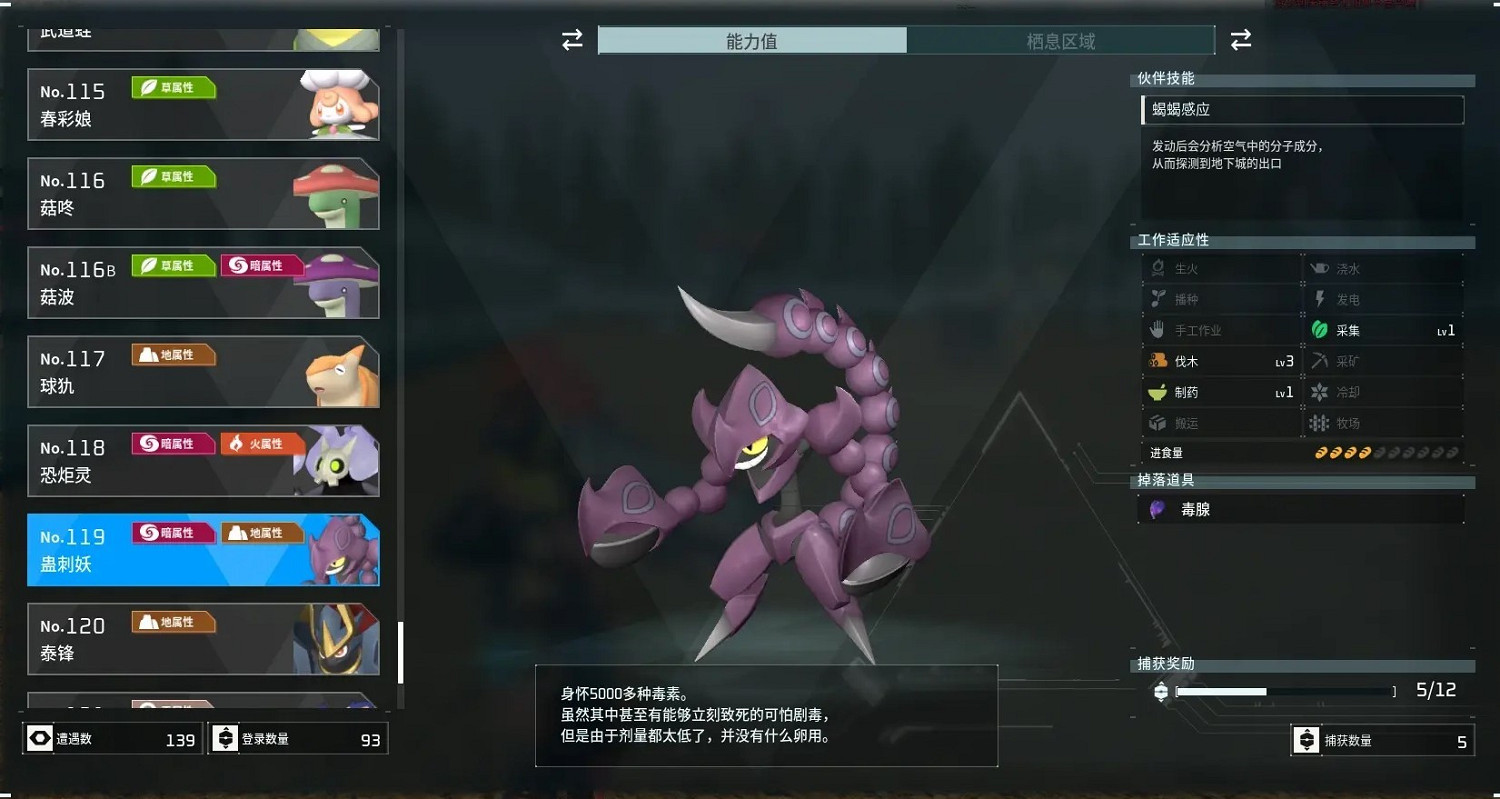Image resolution: width=1500 pixels, height=799 pixels.
Task: Click the 浇水 (Watering) watering-can icon
Action: 1321,268
